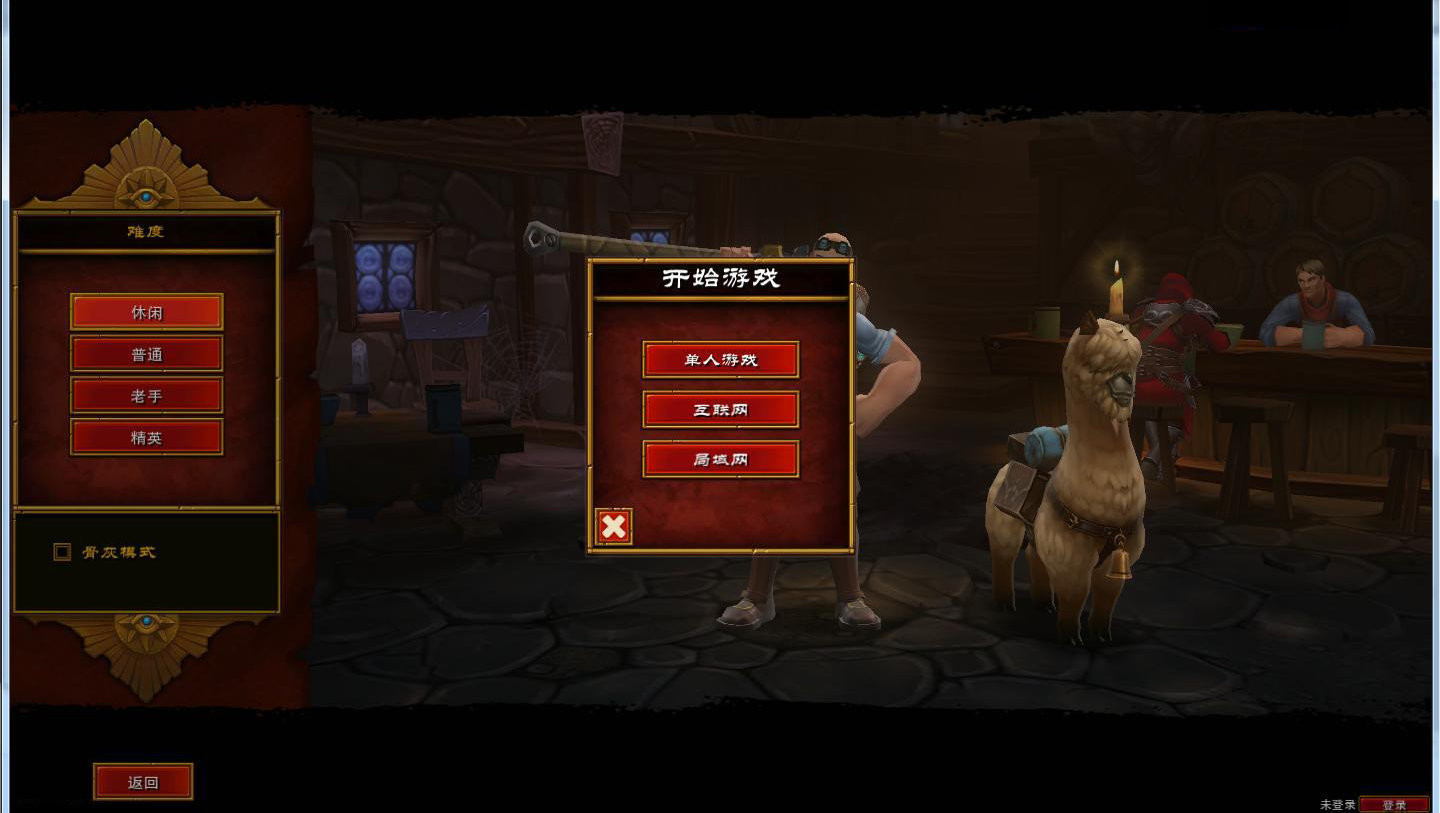Select the 休闲 difficulty option
Screen dimensions: 1440x813
pos(146,311)
